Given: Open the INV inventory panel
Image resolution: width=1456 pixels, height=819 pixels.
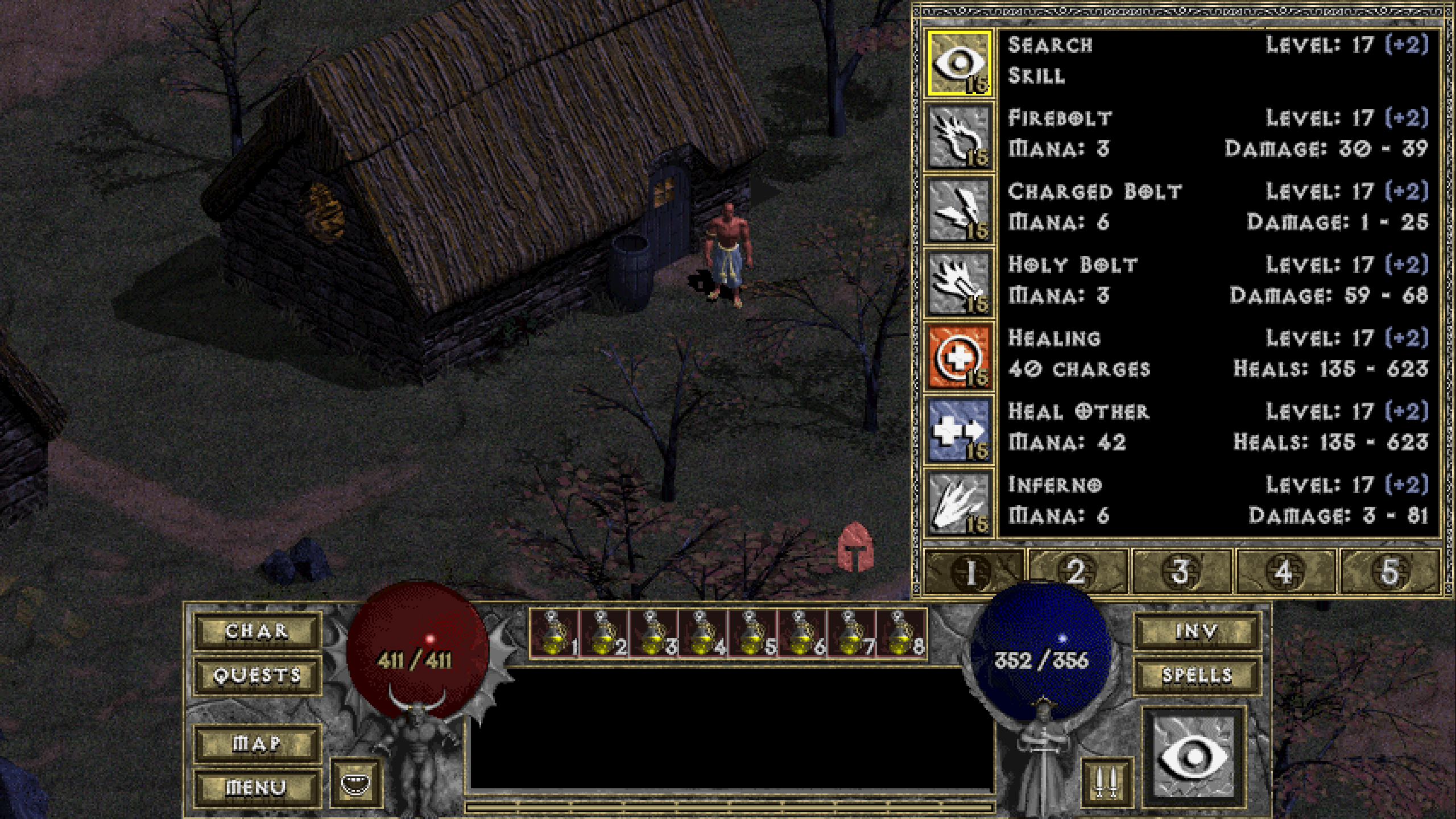Looking at the screenshot, I should click(1197, 631).
